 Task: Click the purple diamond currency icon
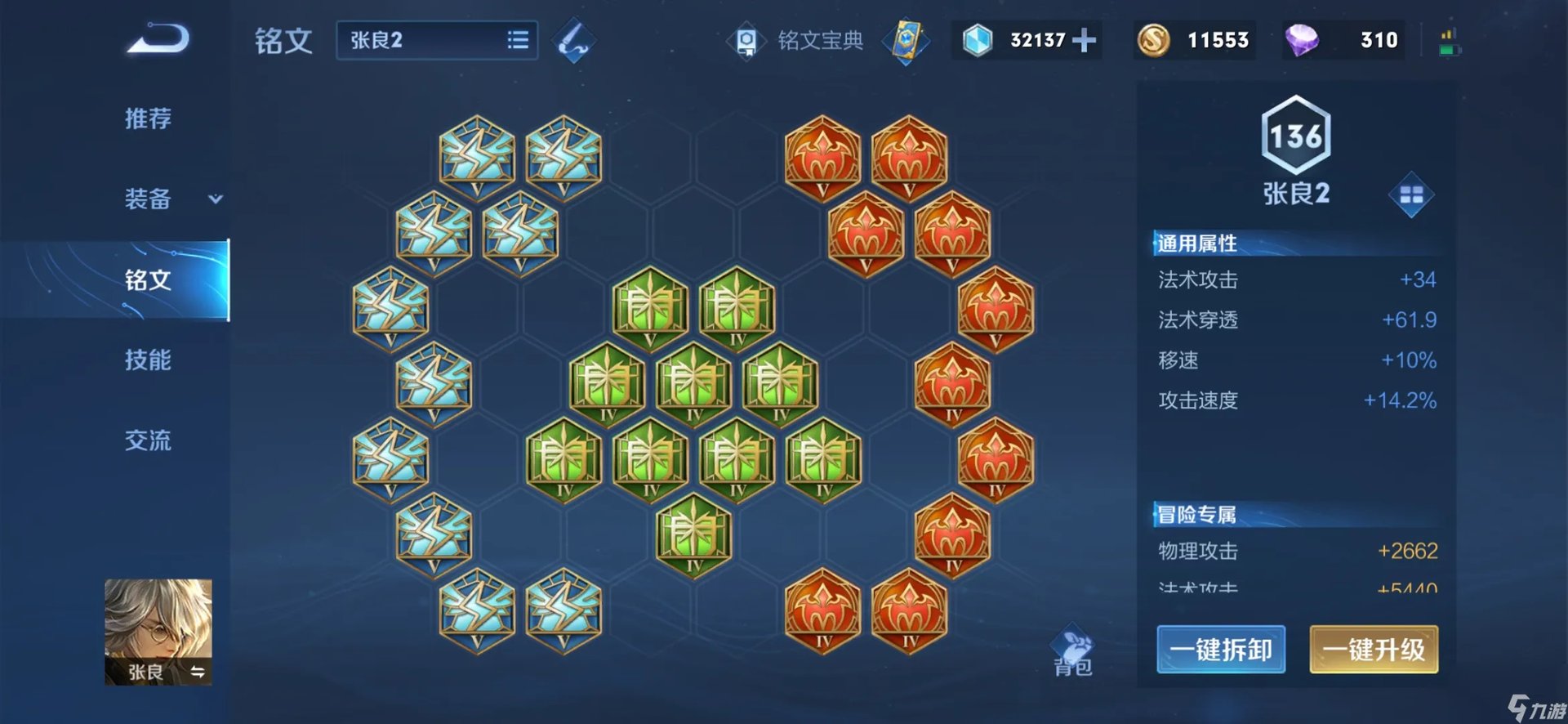coord(1301,40)
